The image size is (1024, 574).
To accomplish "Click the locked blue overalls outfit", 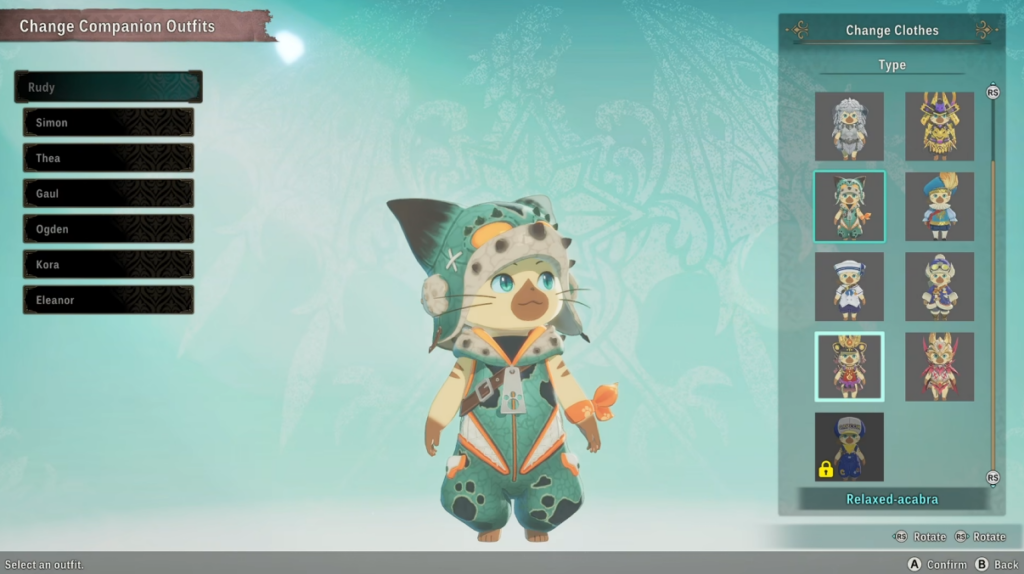I will (x=849, y=446).
